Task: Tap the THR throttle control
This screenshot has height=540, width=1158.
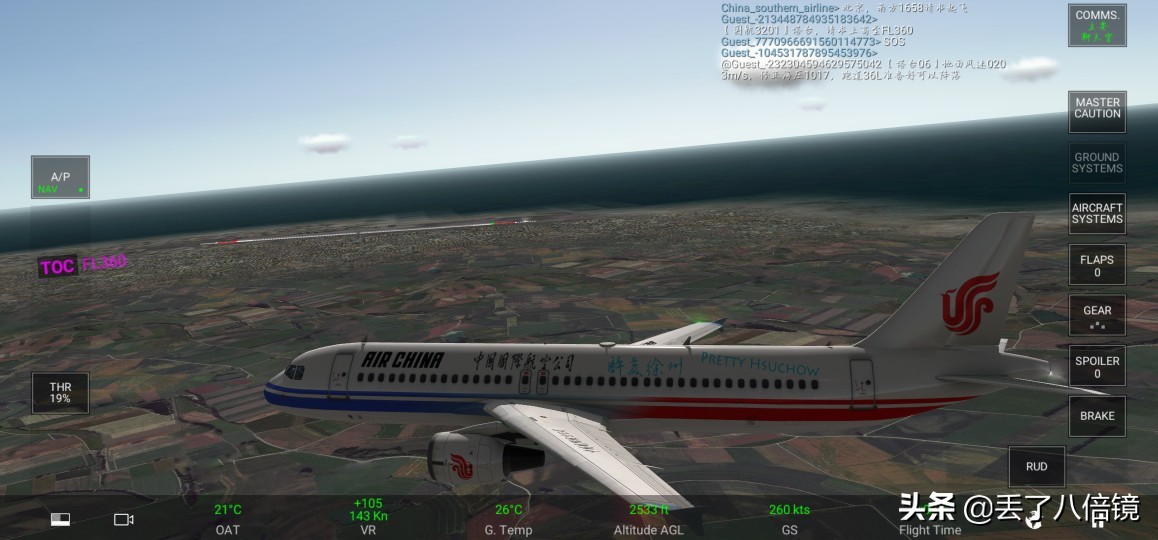Action: pos(60,393)
